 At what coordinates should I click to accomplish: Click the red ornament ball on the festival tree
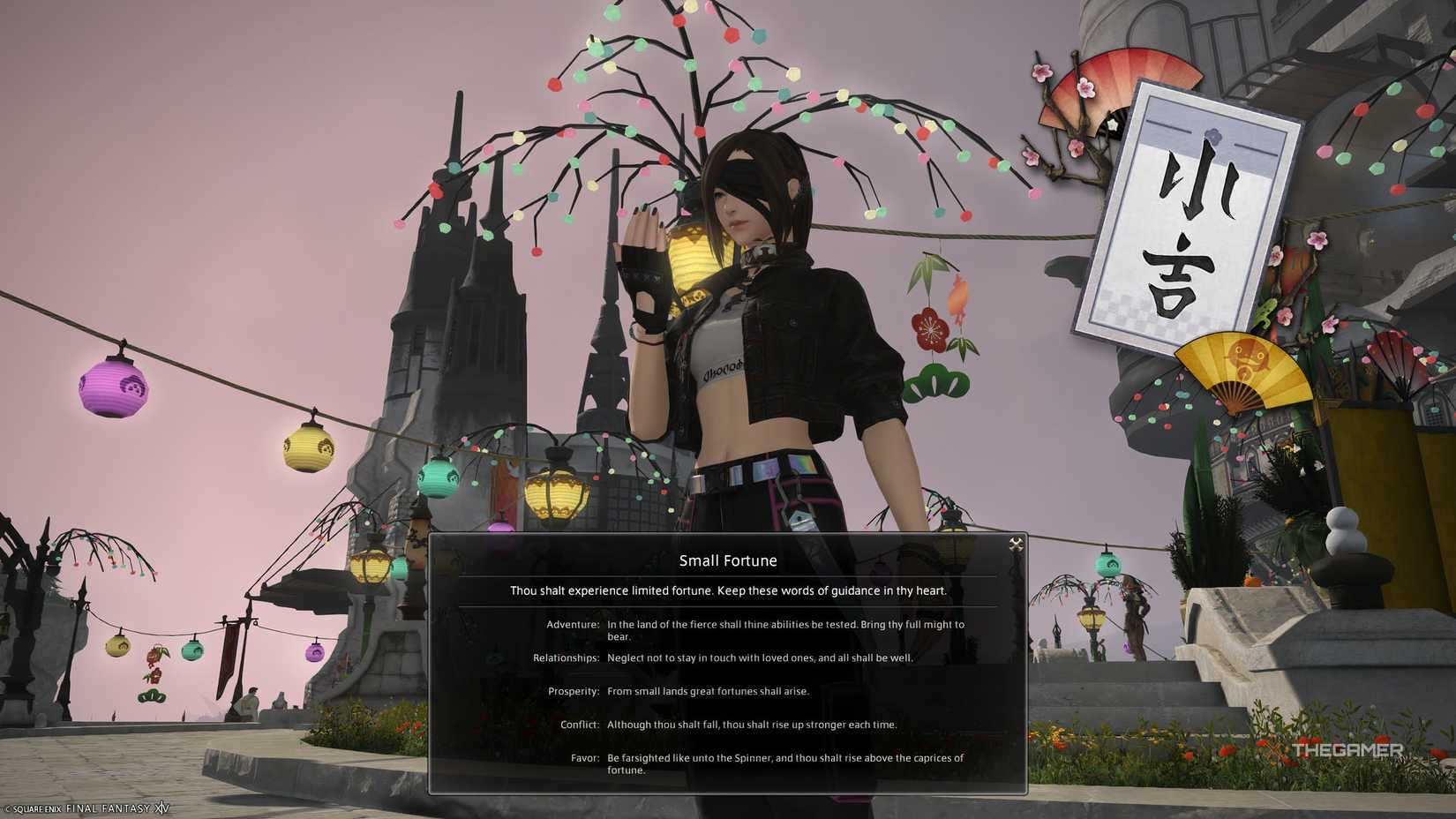coord(553,86)
